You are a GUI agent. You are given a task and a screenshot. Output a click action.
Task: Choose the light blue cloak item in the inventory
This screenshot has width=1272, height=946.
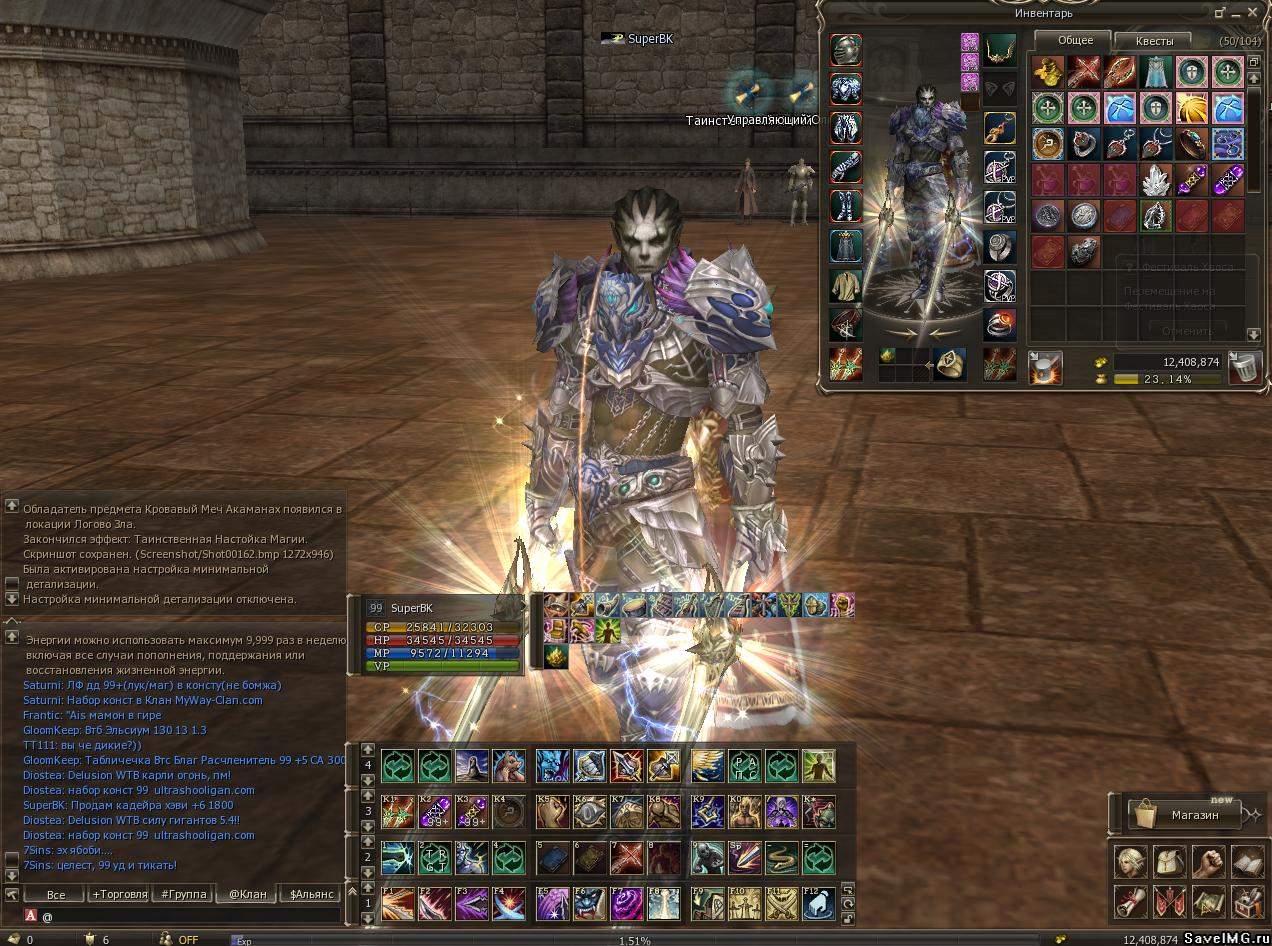pos(1156,72)
